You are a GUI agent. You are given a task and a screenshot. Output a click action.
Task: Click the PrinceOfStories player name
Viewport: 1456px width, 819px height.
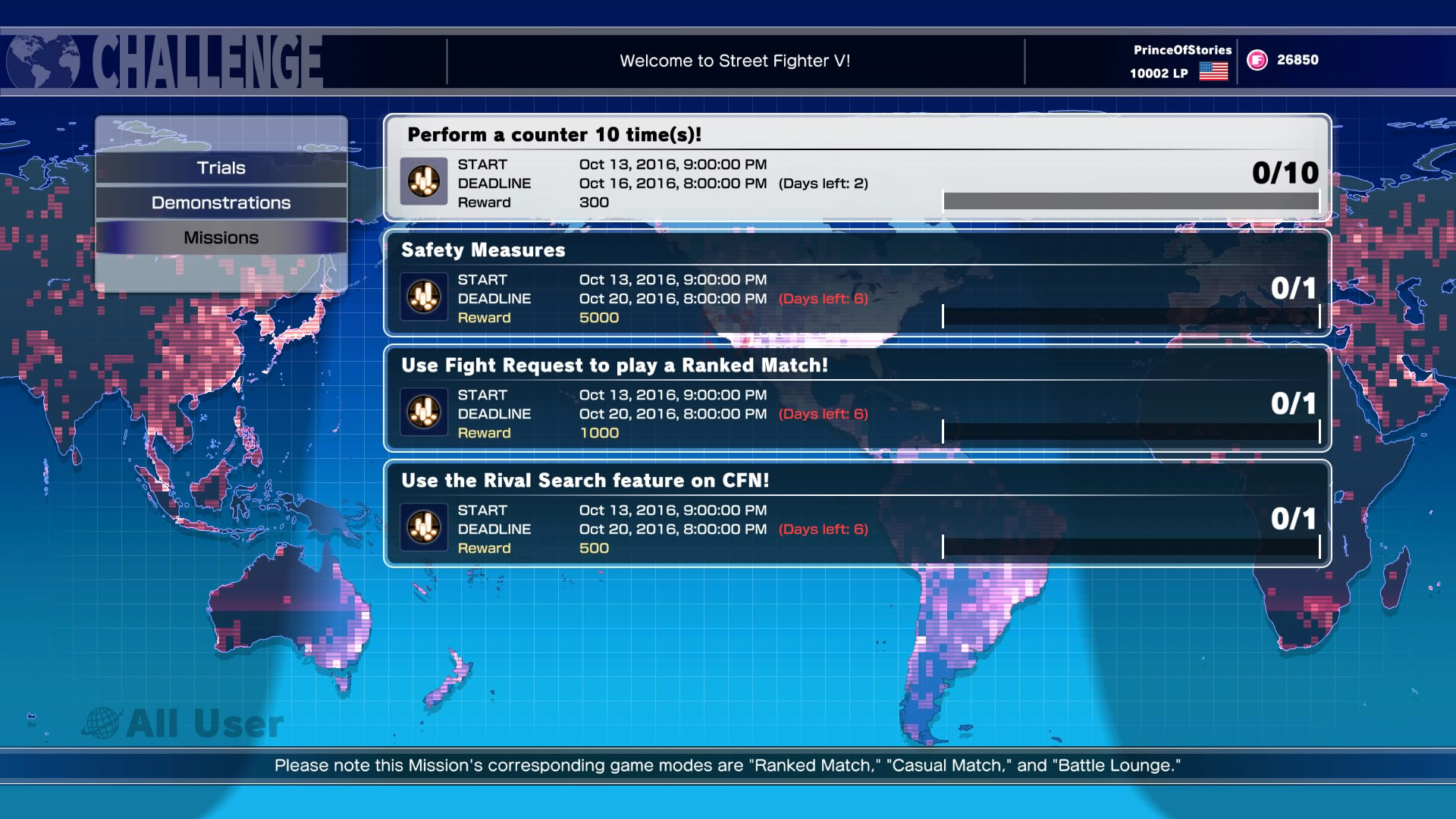pyautogui.click(x=1181, y=49)
